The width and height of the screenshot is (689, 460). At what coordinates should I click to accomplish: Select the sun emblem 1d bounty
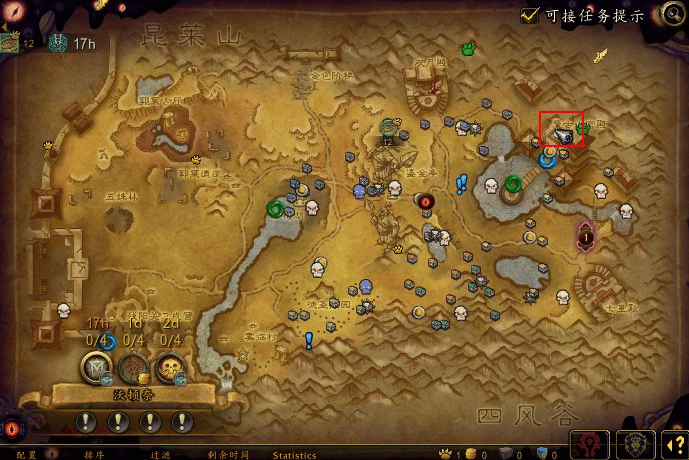click(135, 366)
